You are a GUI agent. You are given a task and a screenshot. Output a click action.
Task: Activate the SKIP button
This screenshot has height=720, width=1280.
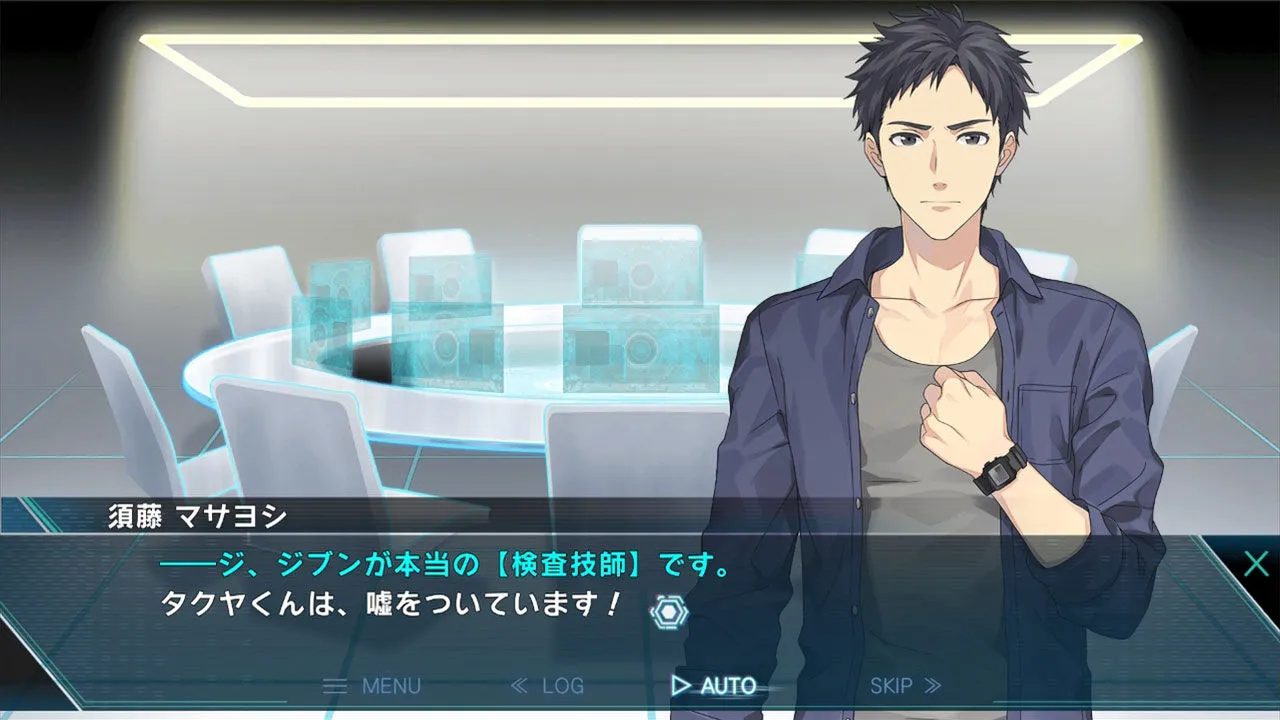point(905,686)
